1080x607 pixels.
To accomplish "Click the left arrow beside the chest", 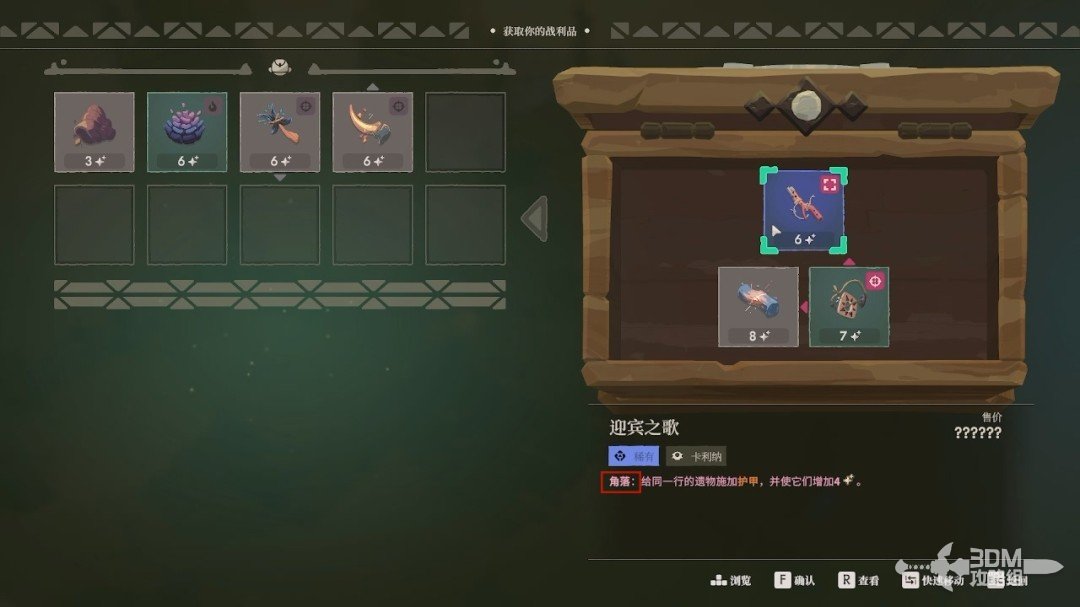I will (536, 218).
